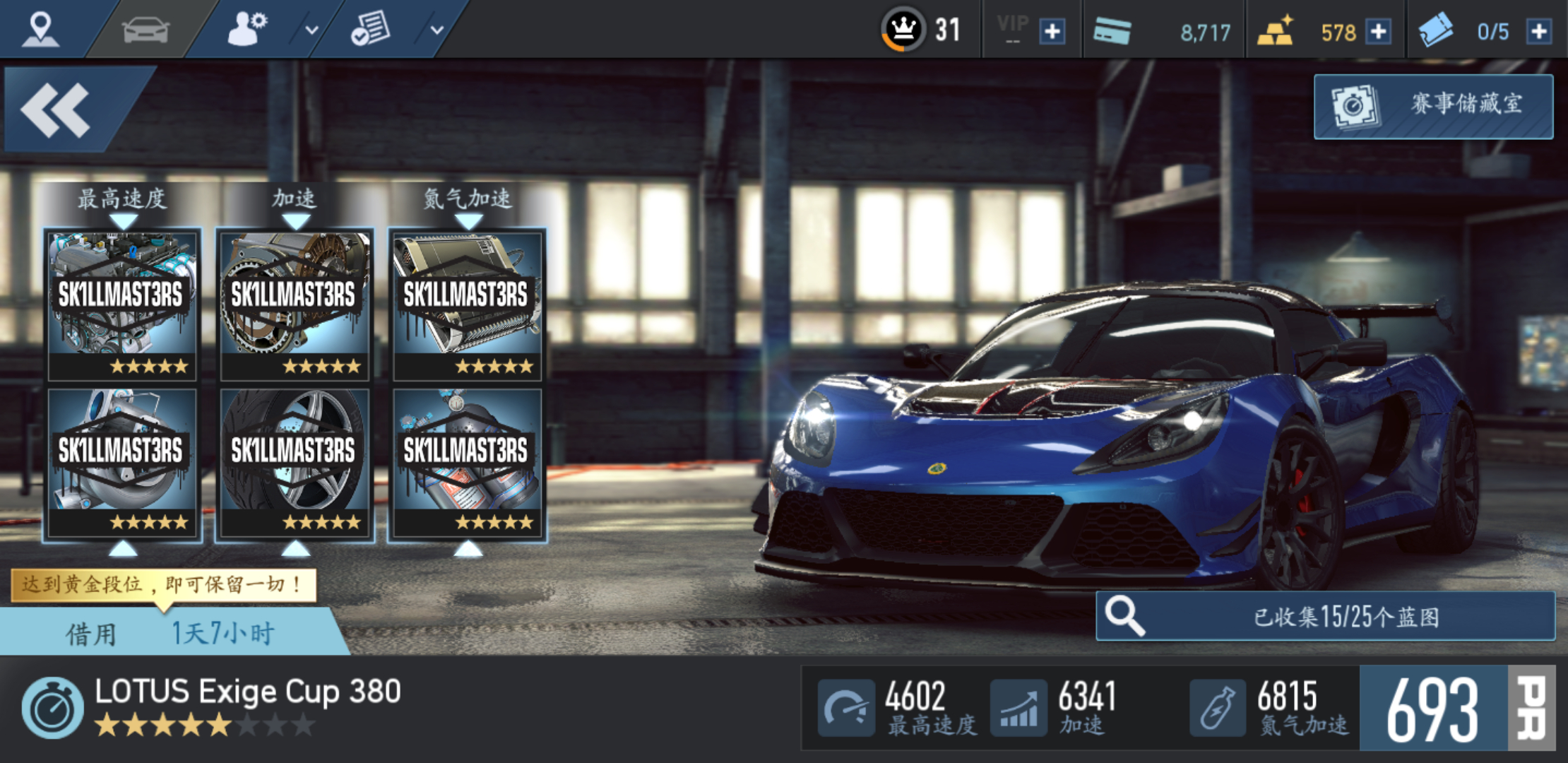Screen dimensions: 1568x763
Task: Tap the 借用 loan timer banner
Action: pos(170,632)
